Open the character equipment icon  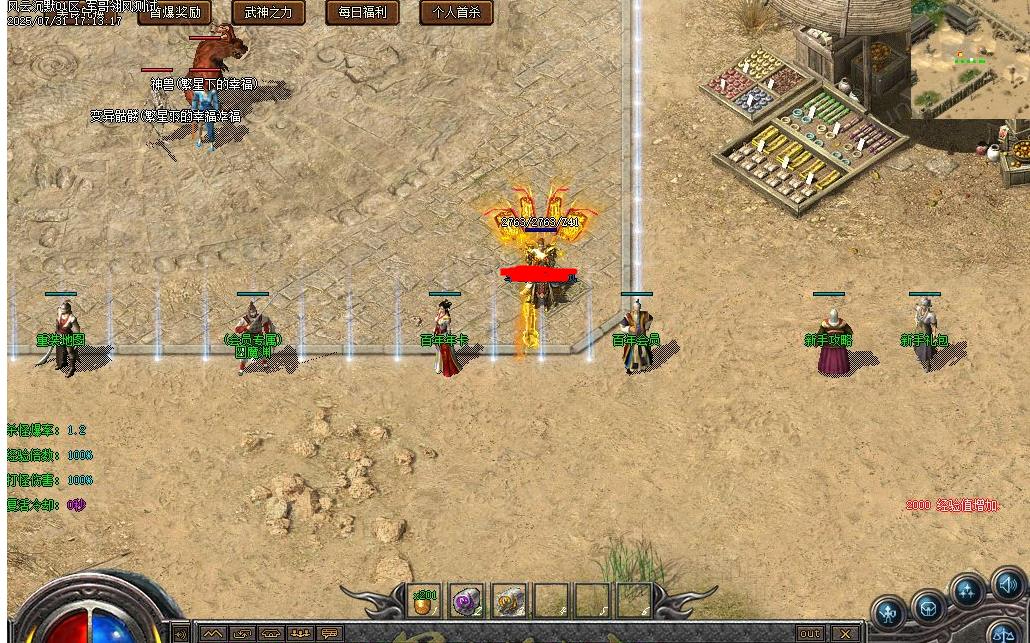888,612
